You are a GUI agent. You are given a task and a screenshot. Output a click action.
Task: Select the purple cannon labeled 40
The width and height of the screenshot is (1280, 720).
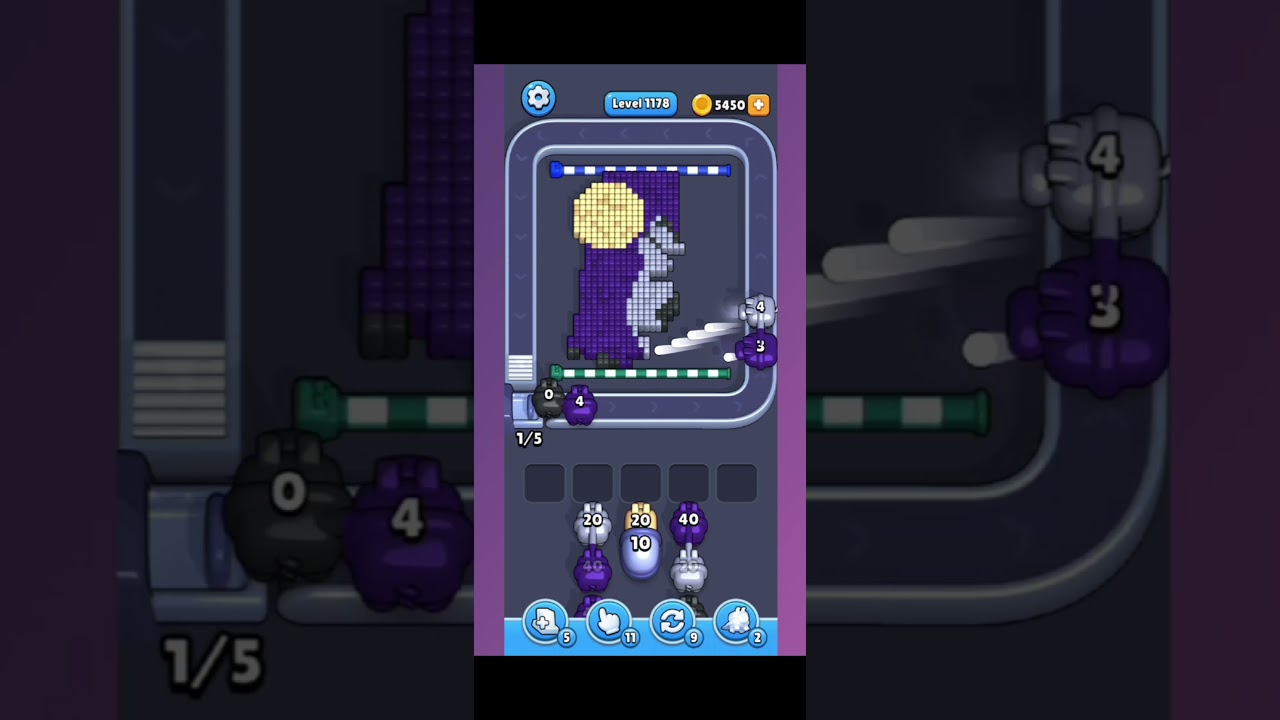(x=687, y=520)
